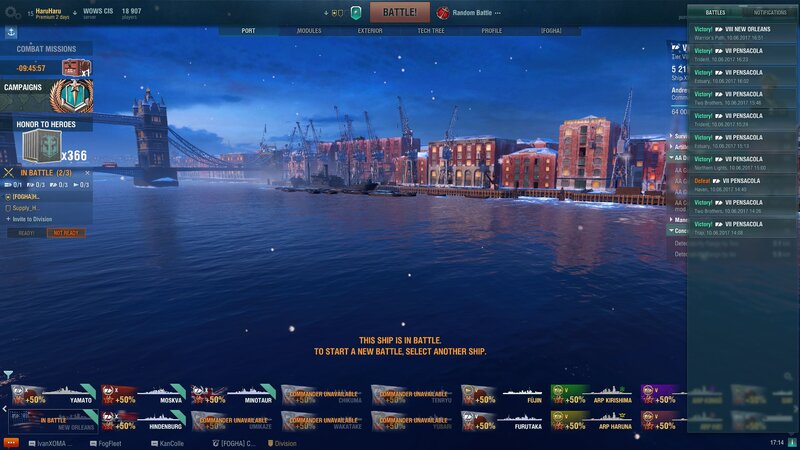Open the Profile tab
800x450 pixels.
pyautogui.click(x=492, y=31)
